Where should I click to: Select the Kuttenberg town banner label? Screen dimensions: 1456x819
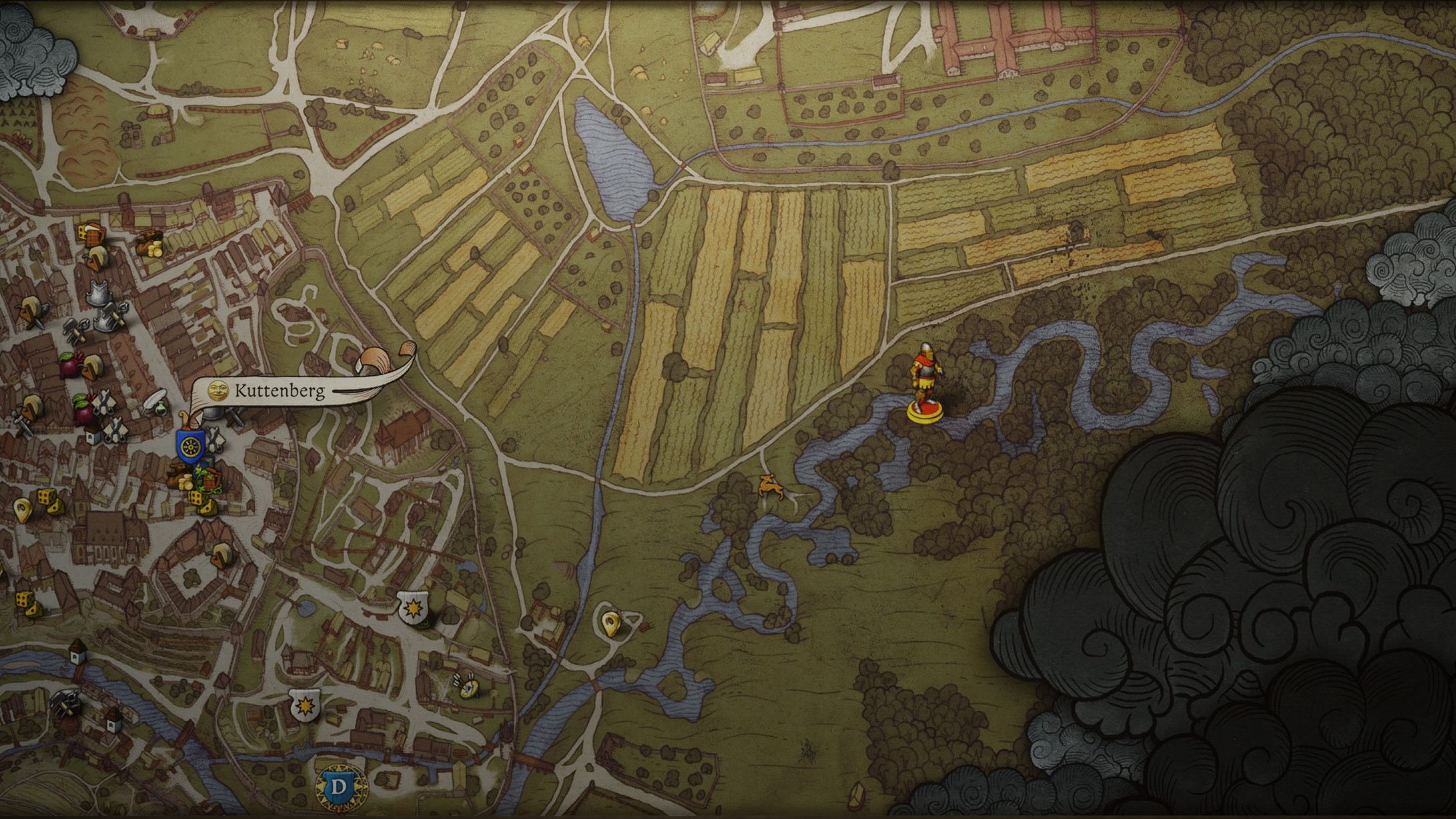[x=279, y=391]
